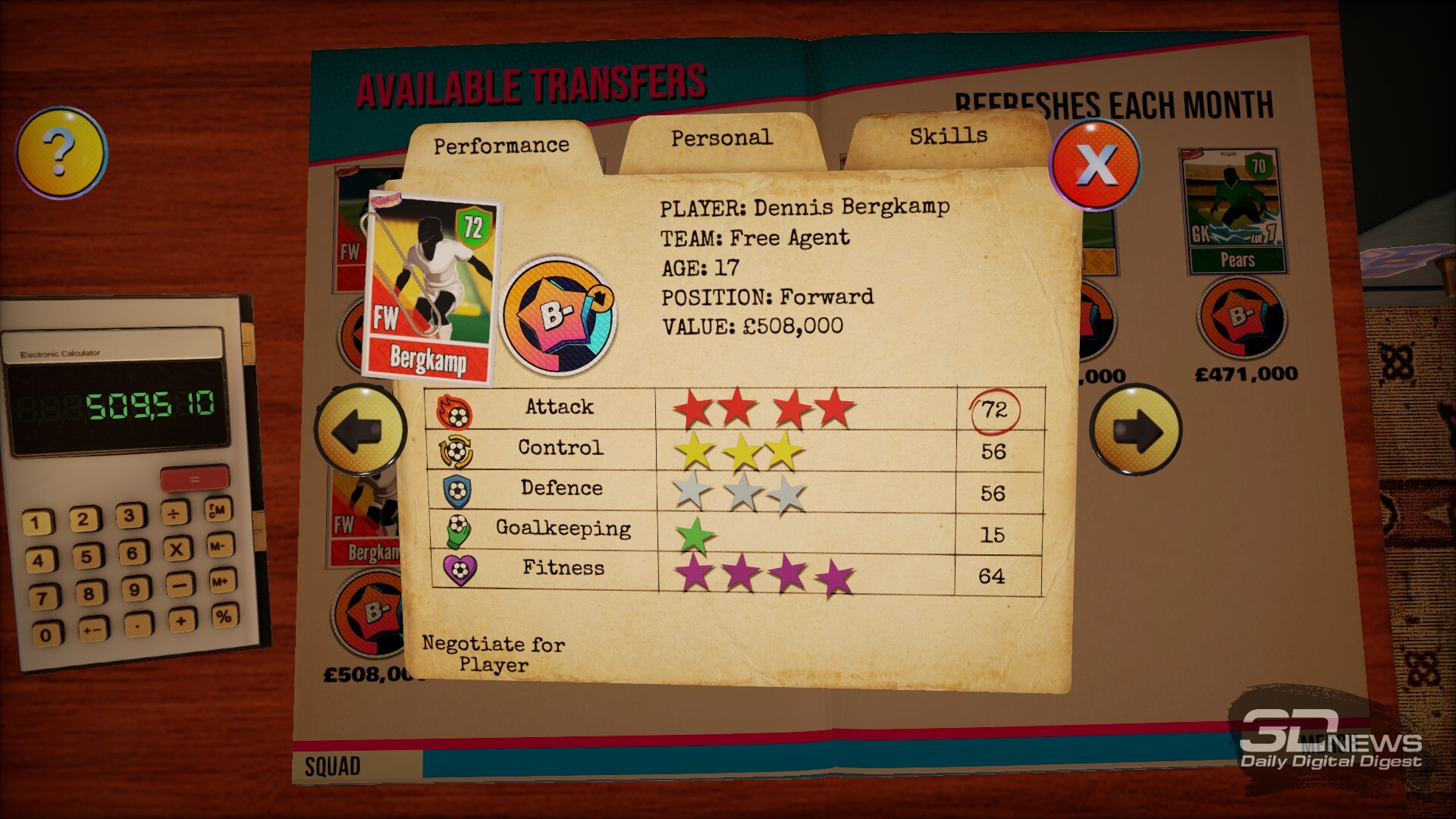The height and width of the screenshot is (819, 1456).
Task: Open help with the yellow question mark
Action: coord(61,152)
